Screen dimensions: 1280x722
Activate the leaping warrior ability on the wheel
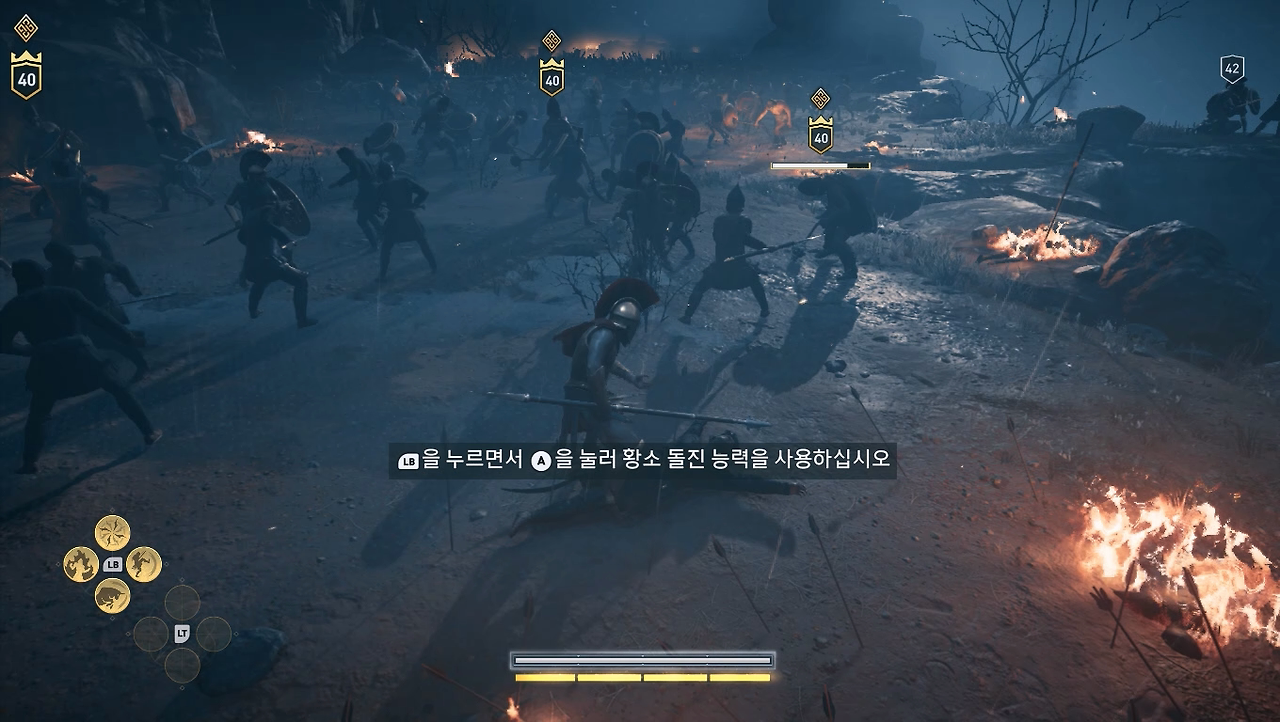click(x=143, y=565)
